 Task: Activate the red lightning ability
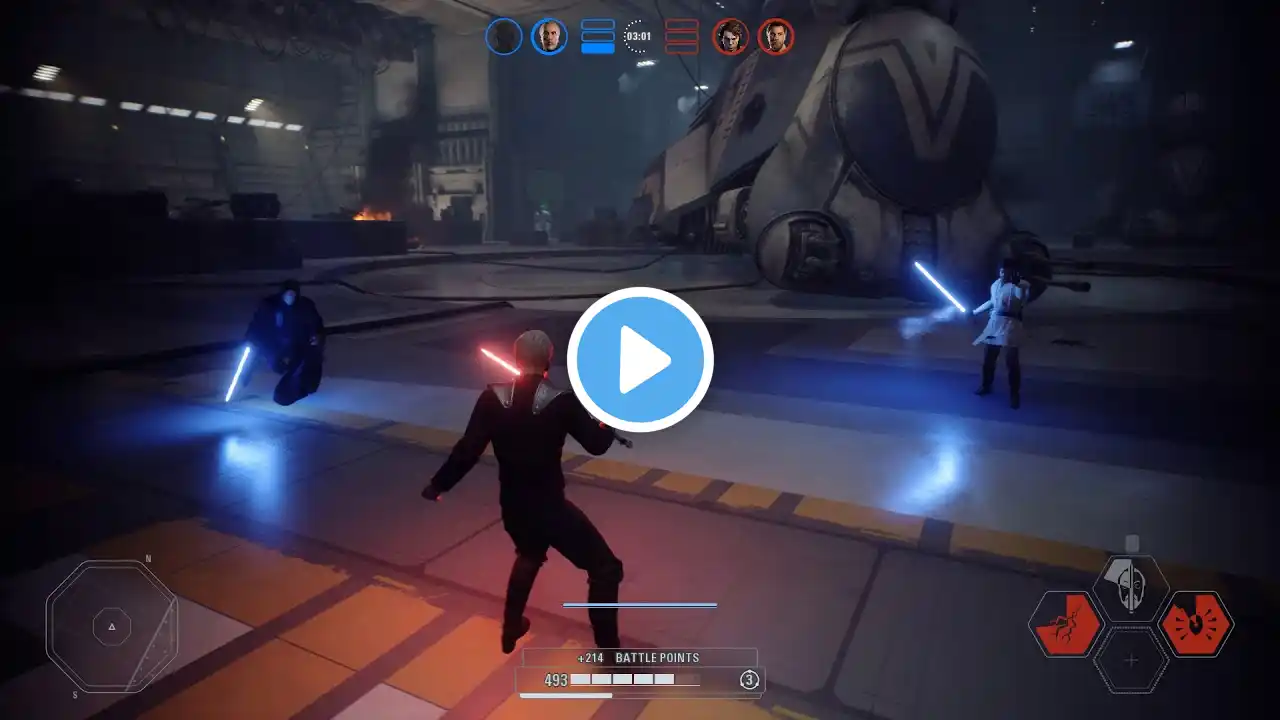click(1065, 624)
